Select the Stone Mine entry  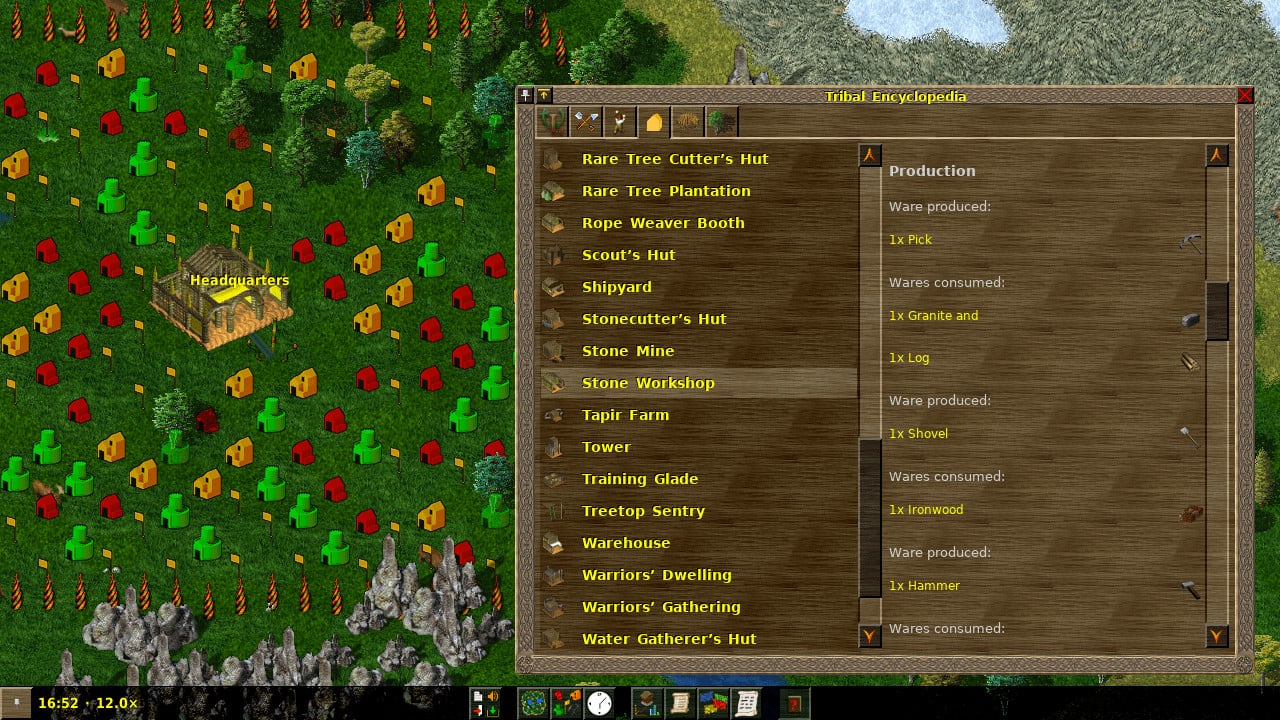(x=628, y=351)
